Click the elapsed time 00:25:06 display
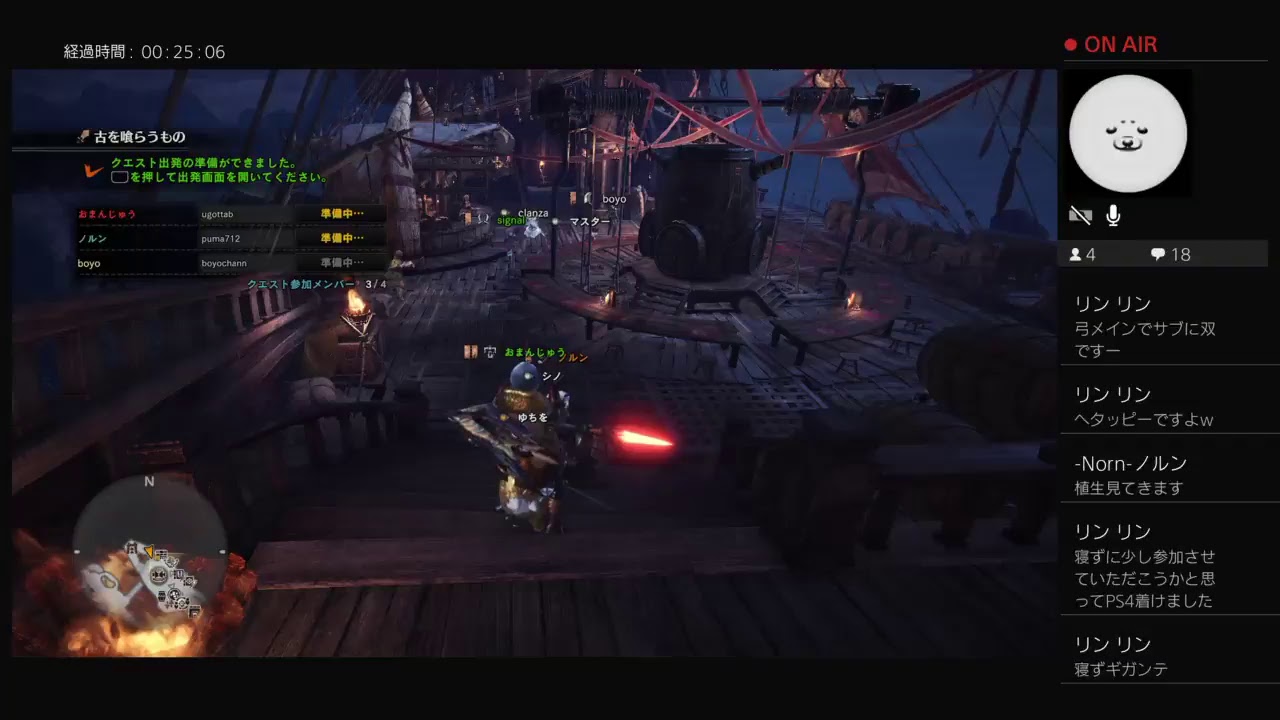The width and height of the screenshot is (1280, 720). (x=143, y=51)
